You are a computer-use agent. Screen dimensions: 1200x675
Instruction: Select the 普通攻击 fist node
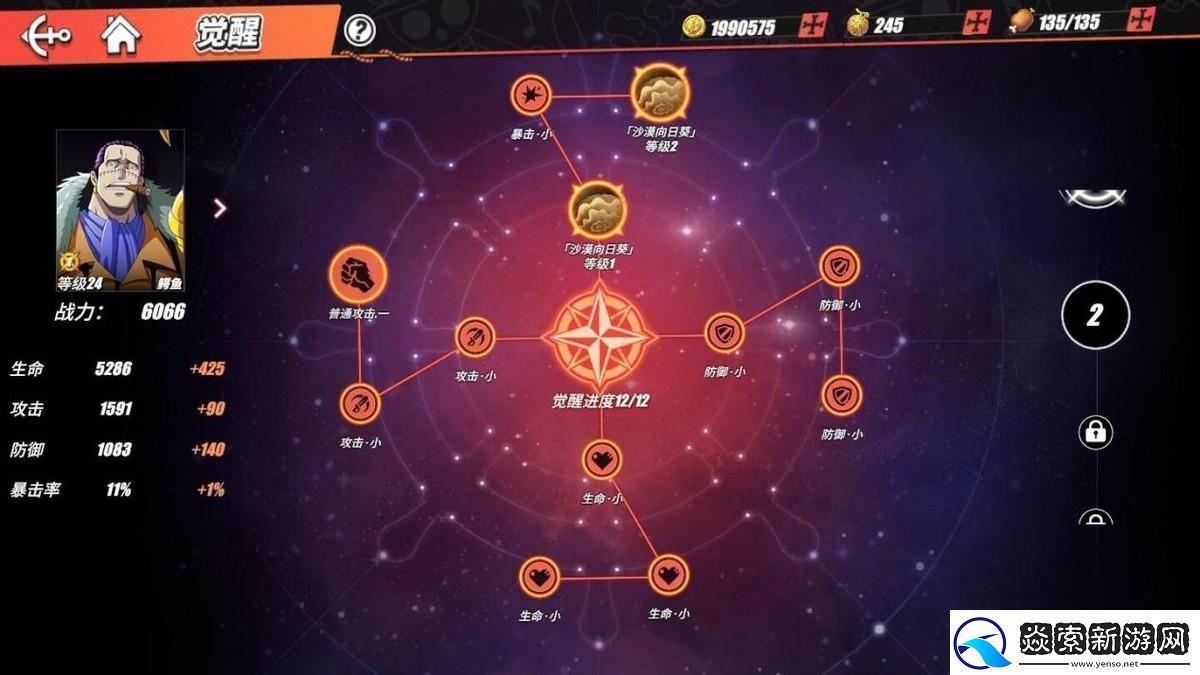point(358,272)
